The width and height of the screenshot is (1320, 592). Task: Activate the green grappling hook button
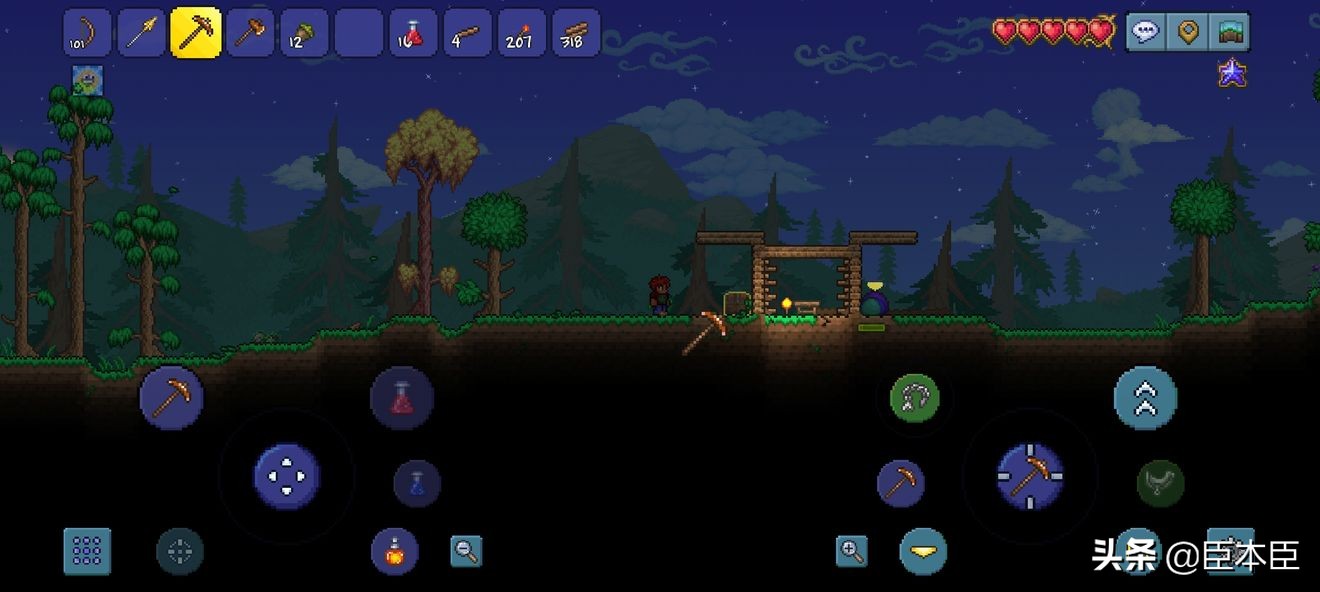tap(914, 397)
